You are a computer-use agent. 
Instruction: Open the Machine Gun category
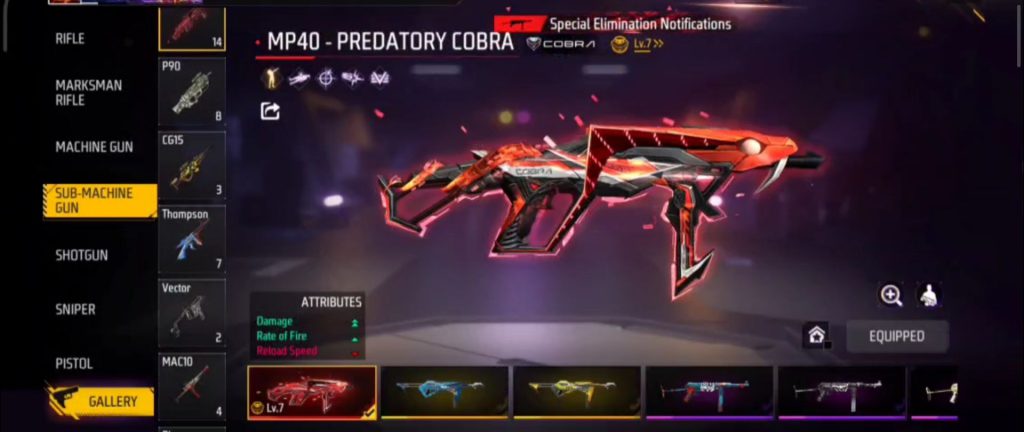tap(94, 147)
